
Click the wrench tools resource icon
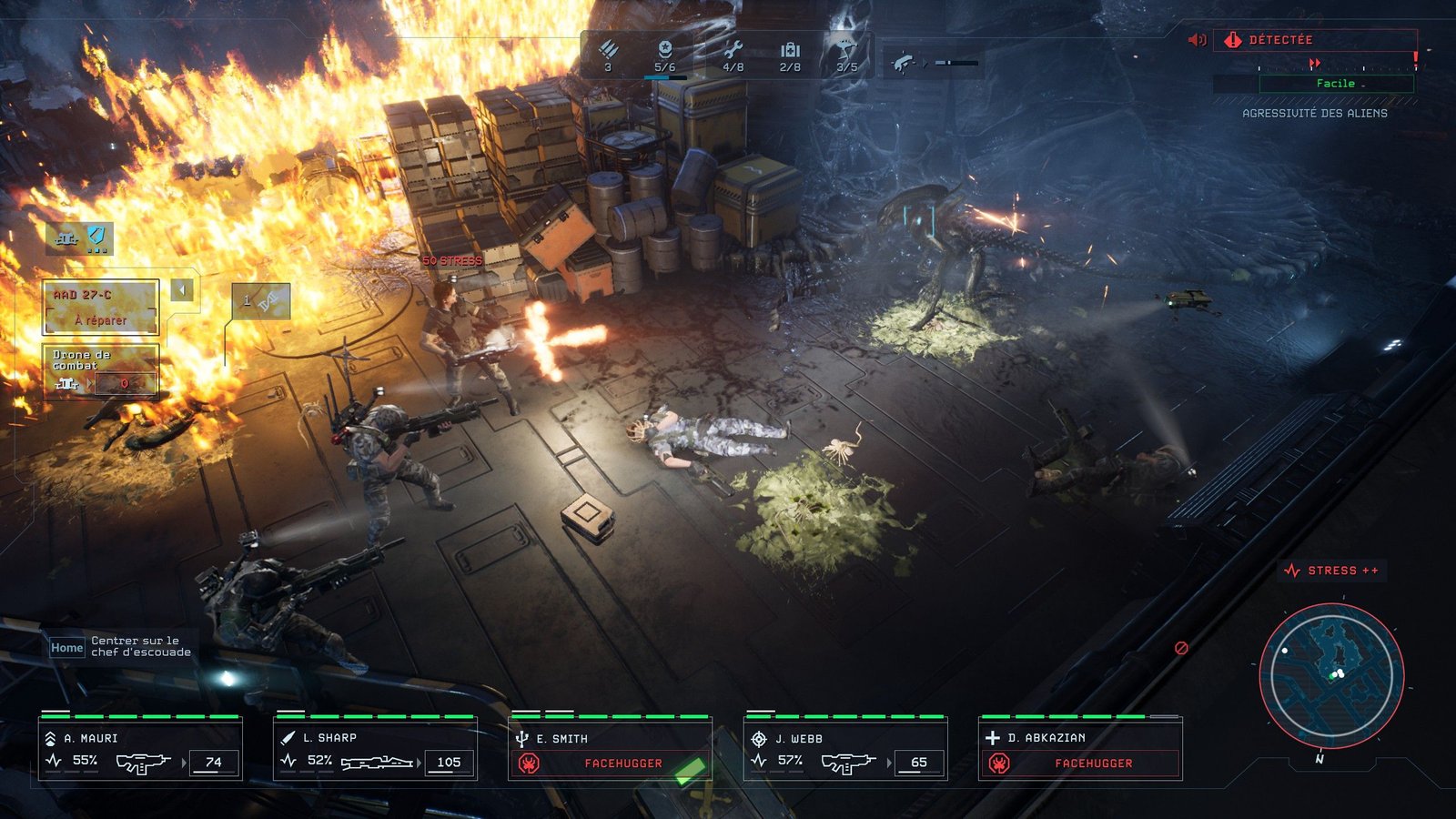click(733, 55)
